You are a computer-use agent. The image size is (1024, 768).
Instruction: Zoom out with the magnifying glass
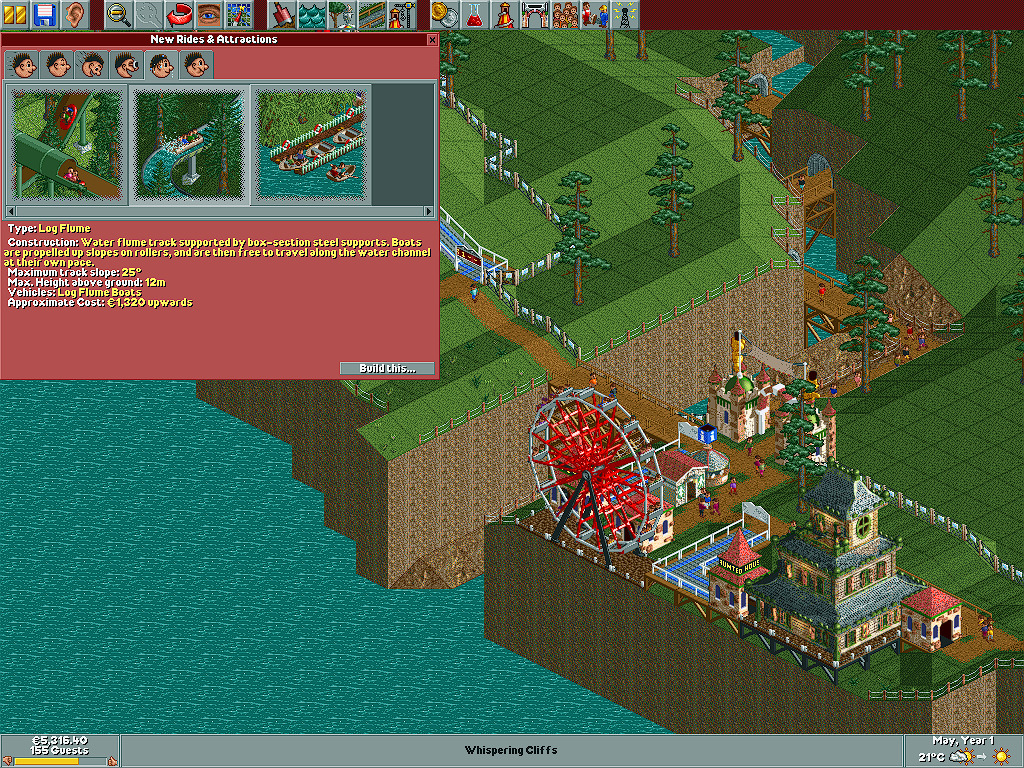coord(119,15)
